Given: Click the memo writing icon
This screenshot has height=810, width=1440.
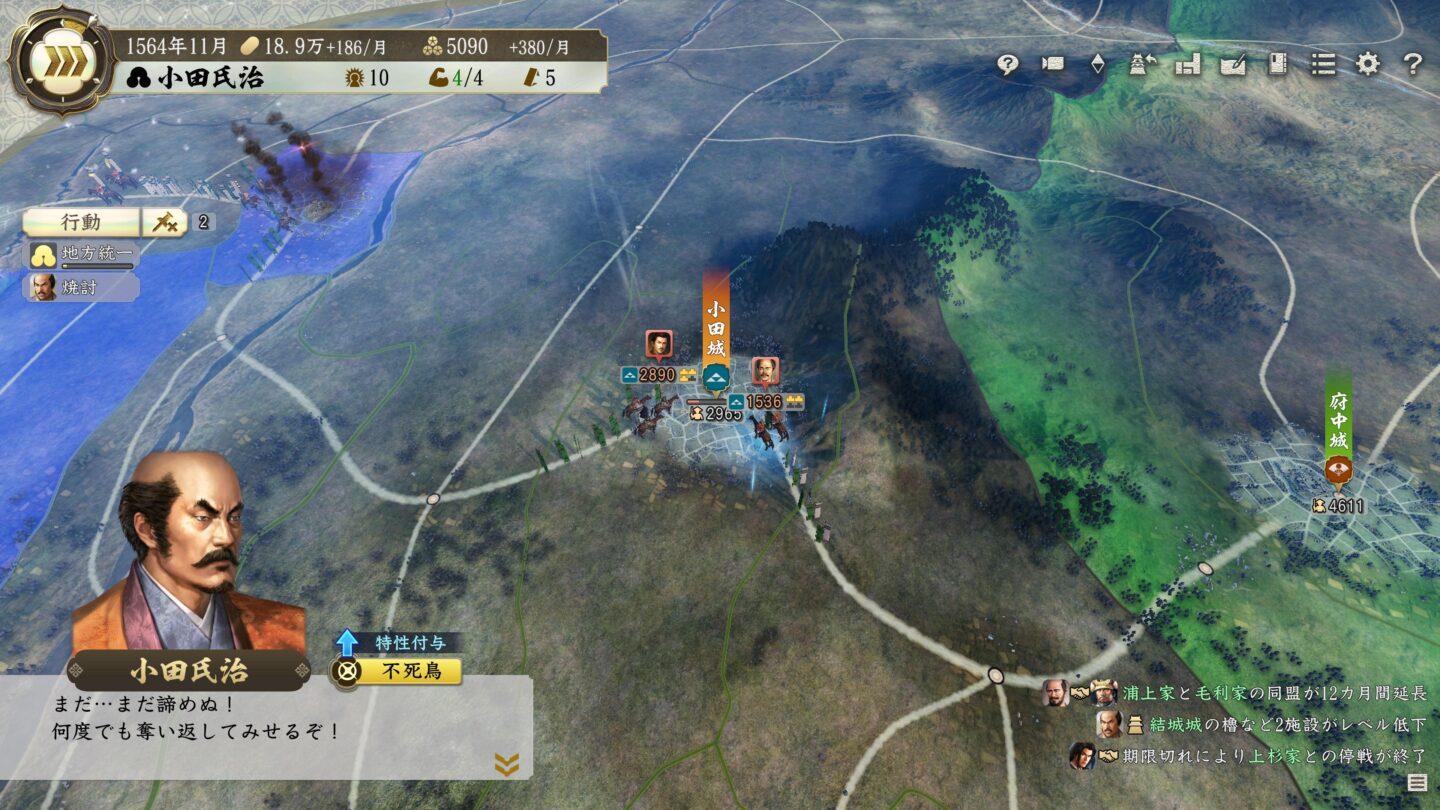Looking at the screenshot, I should pos(1232,64).
